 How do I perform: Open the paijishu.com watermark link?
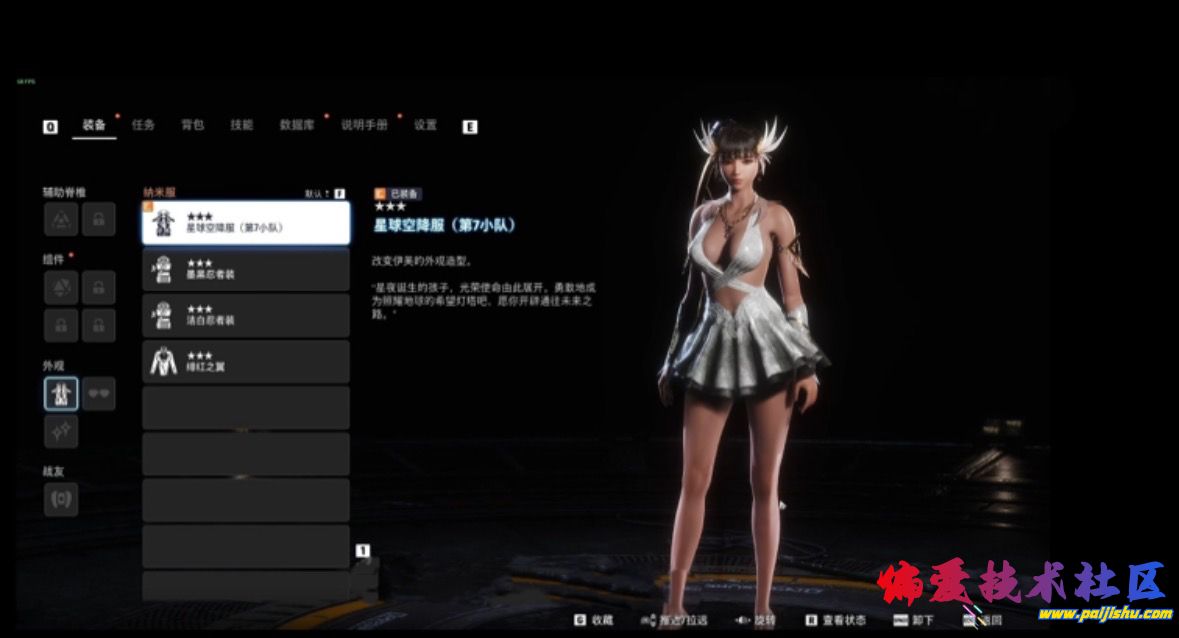(1109, 614)
